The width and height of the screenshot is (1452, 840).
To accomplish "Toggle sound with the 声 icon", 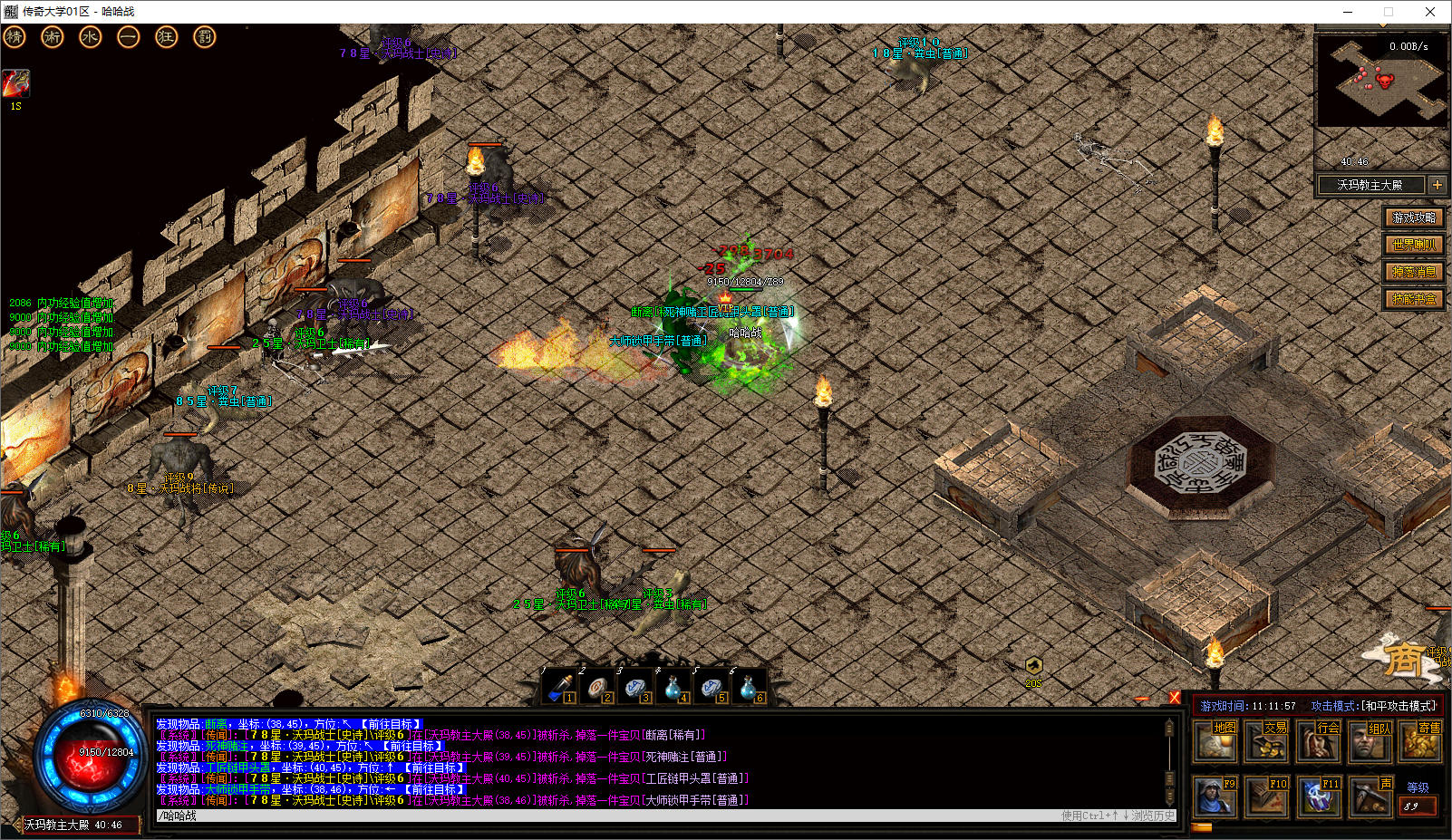I will point(1369,797).
